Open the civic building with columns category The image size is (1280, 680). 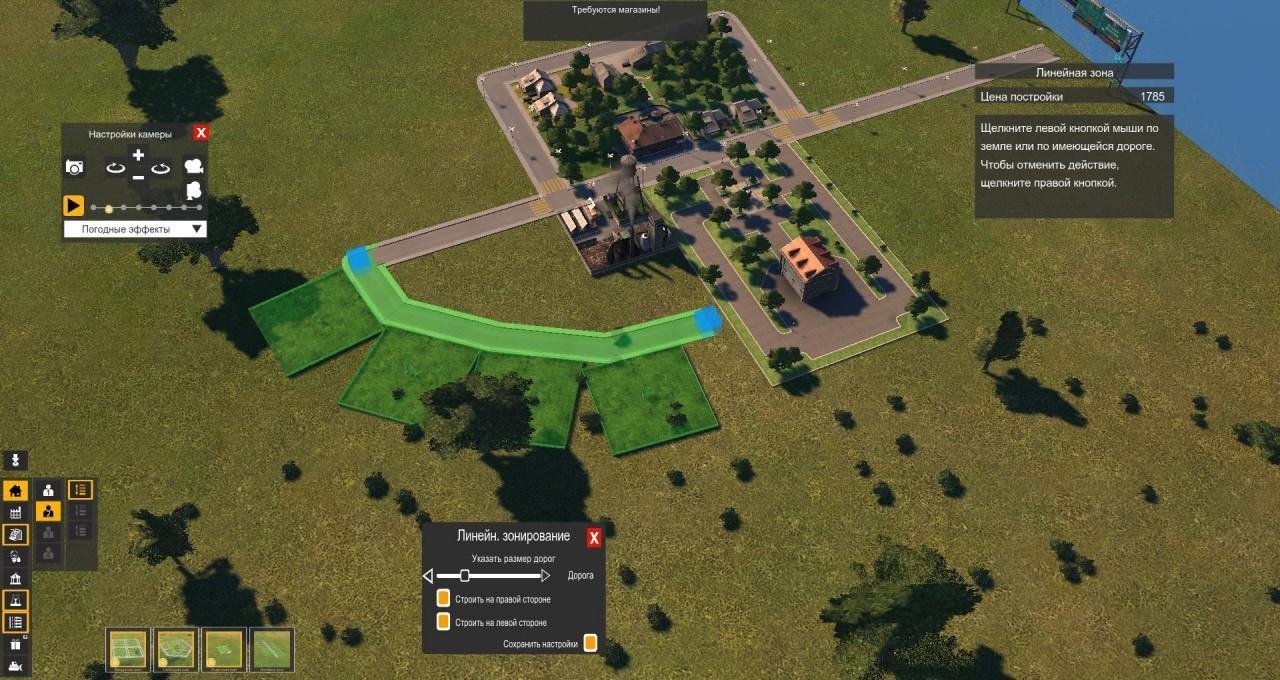pyautogui.click(x=15, y=579)
